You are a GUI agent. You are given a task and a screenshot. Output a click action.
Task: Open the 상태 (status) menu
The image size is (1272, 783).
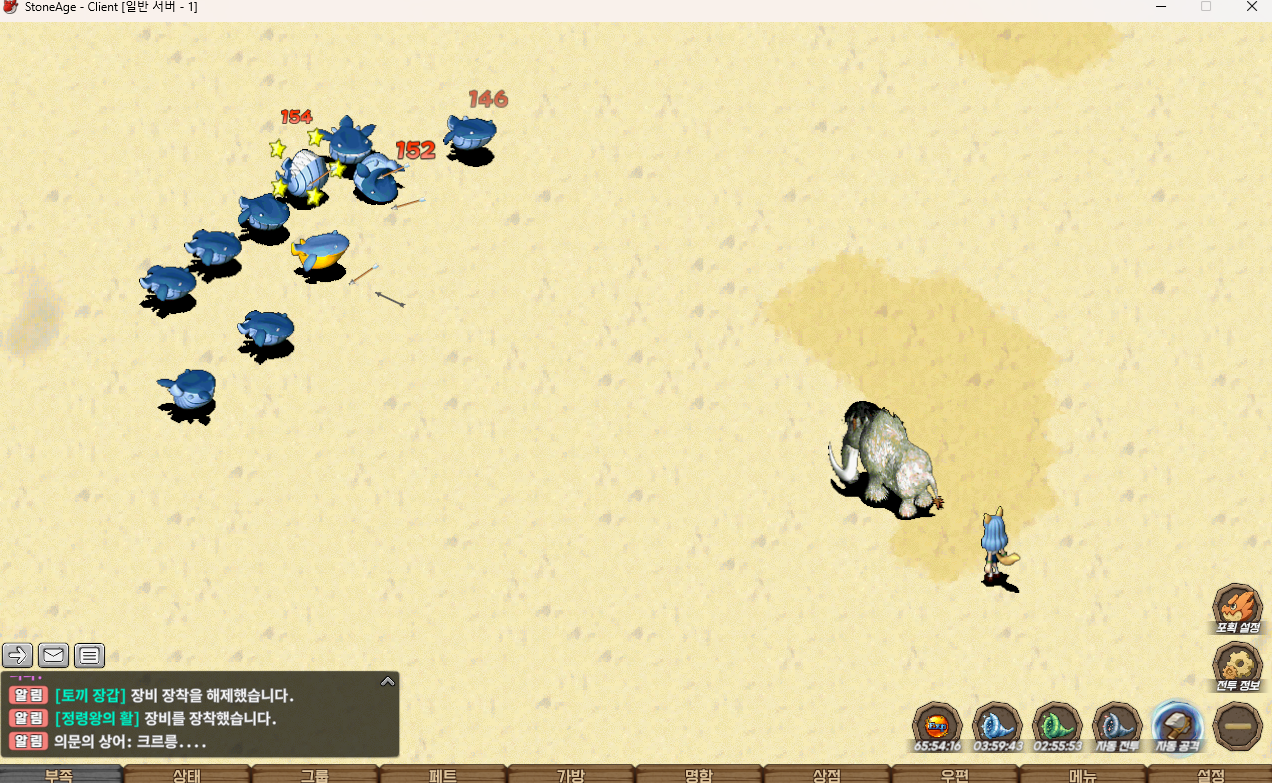point(187,775)
